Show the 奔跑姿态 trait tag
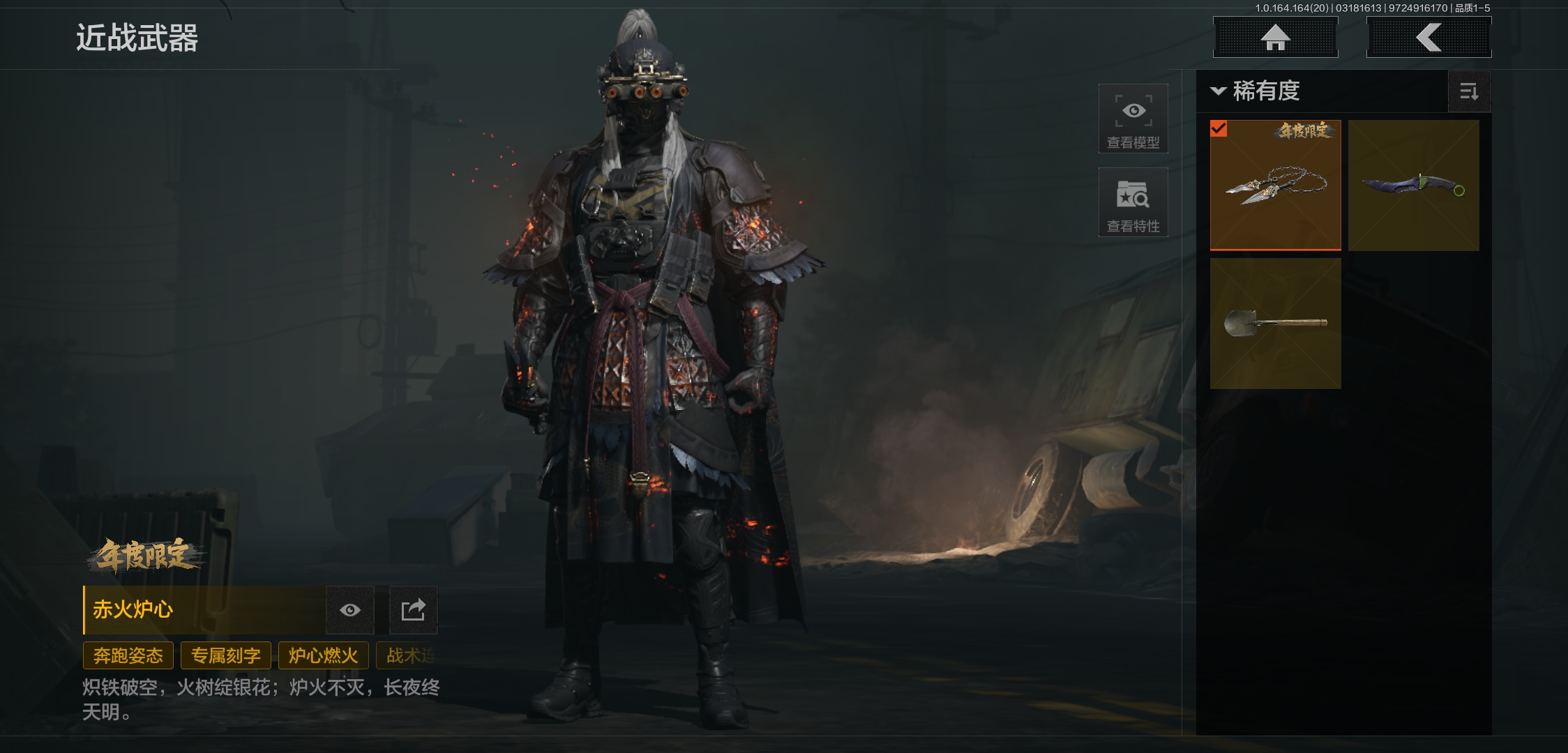Screen dimensions: 1568x753 click(x=128, y=655)
